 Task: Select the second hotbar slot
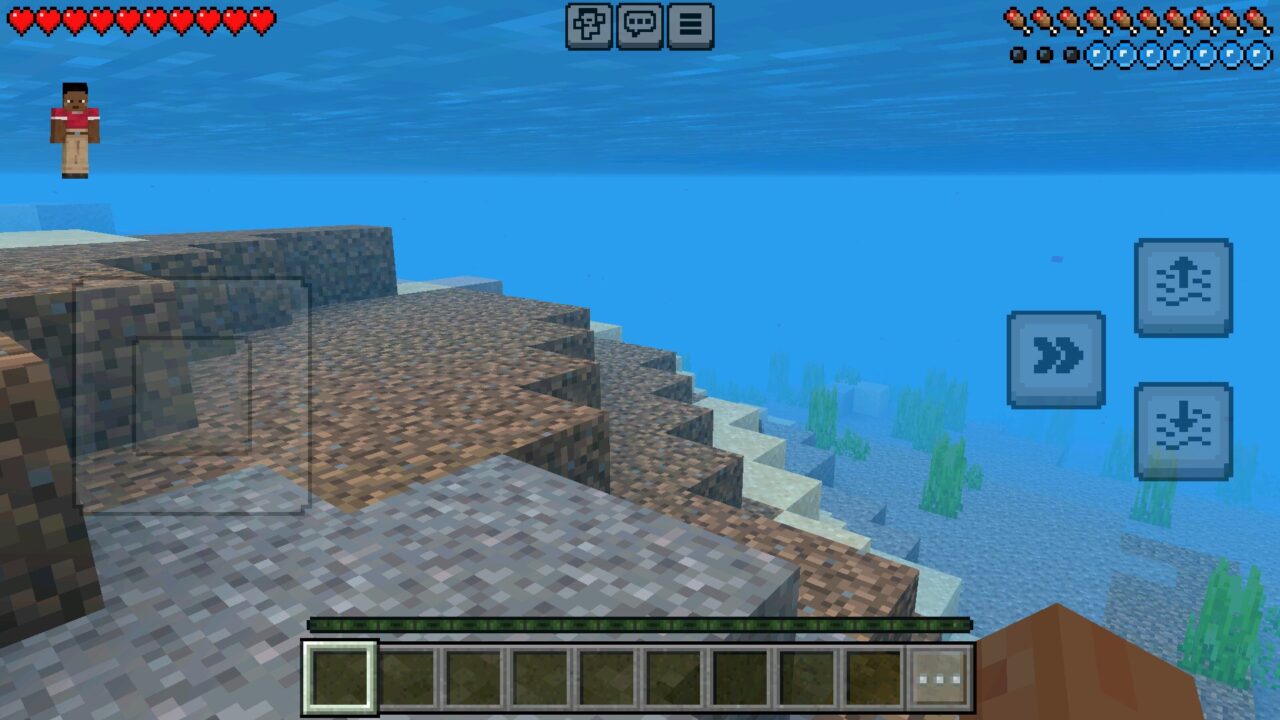click(407, 675)
